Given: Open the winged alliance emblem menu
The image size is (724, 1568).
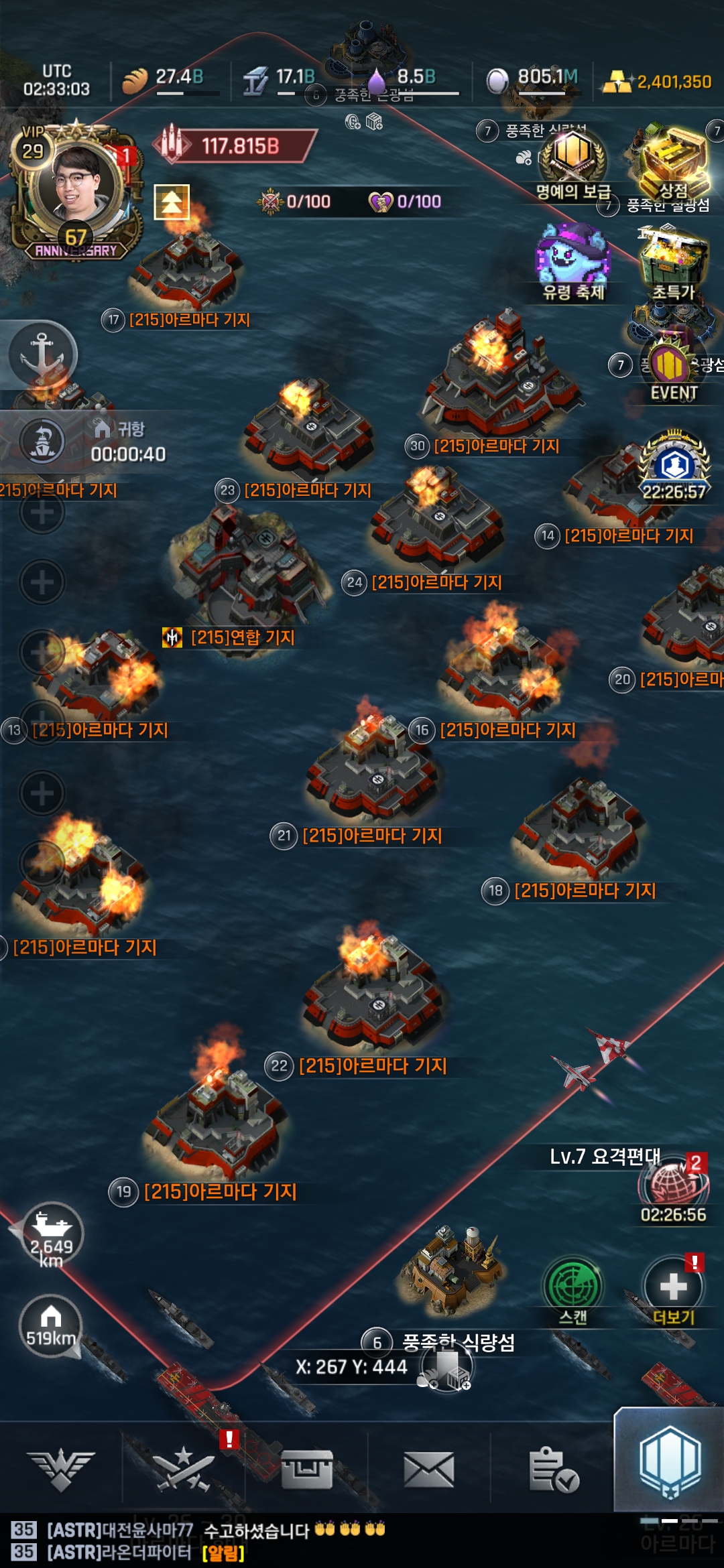Looking at the screenshot, I should pos(61,1469).
